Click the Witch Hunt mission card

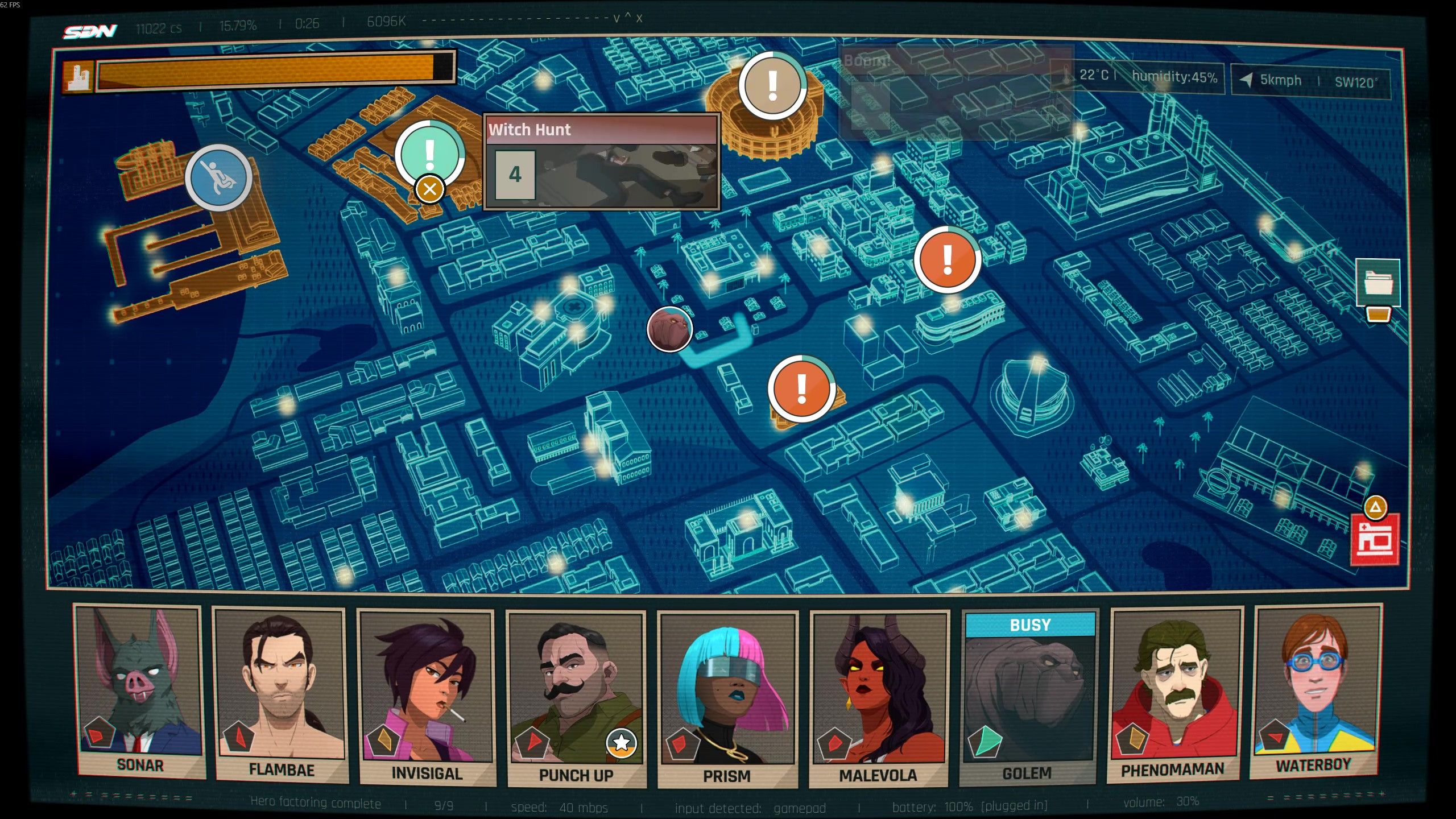pos(602,162)
